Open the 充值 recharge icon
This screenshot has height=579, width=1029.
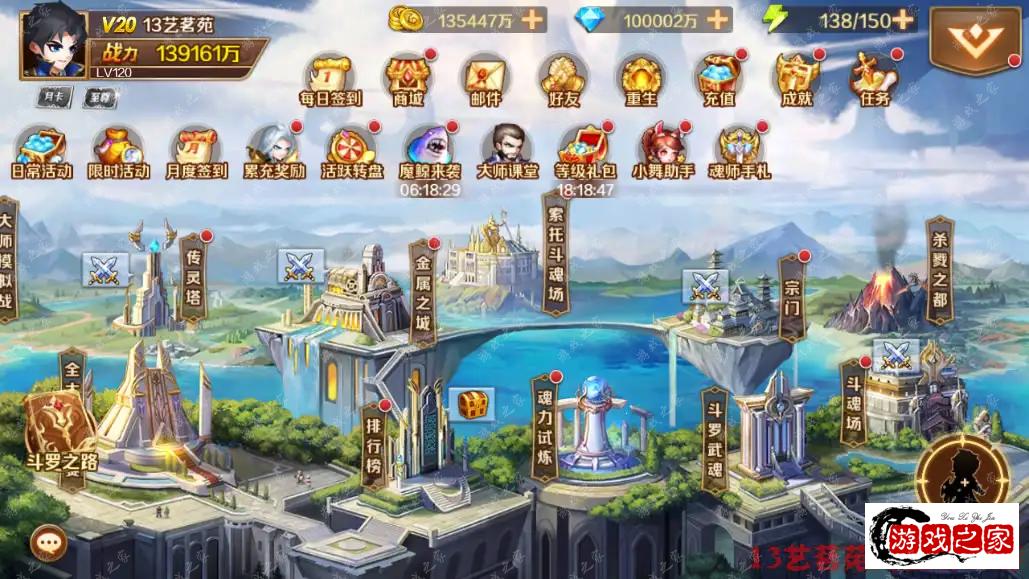718,78
